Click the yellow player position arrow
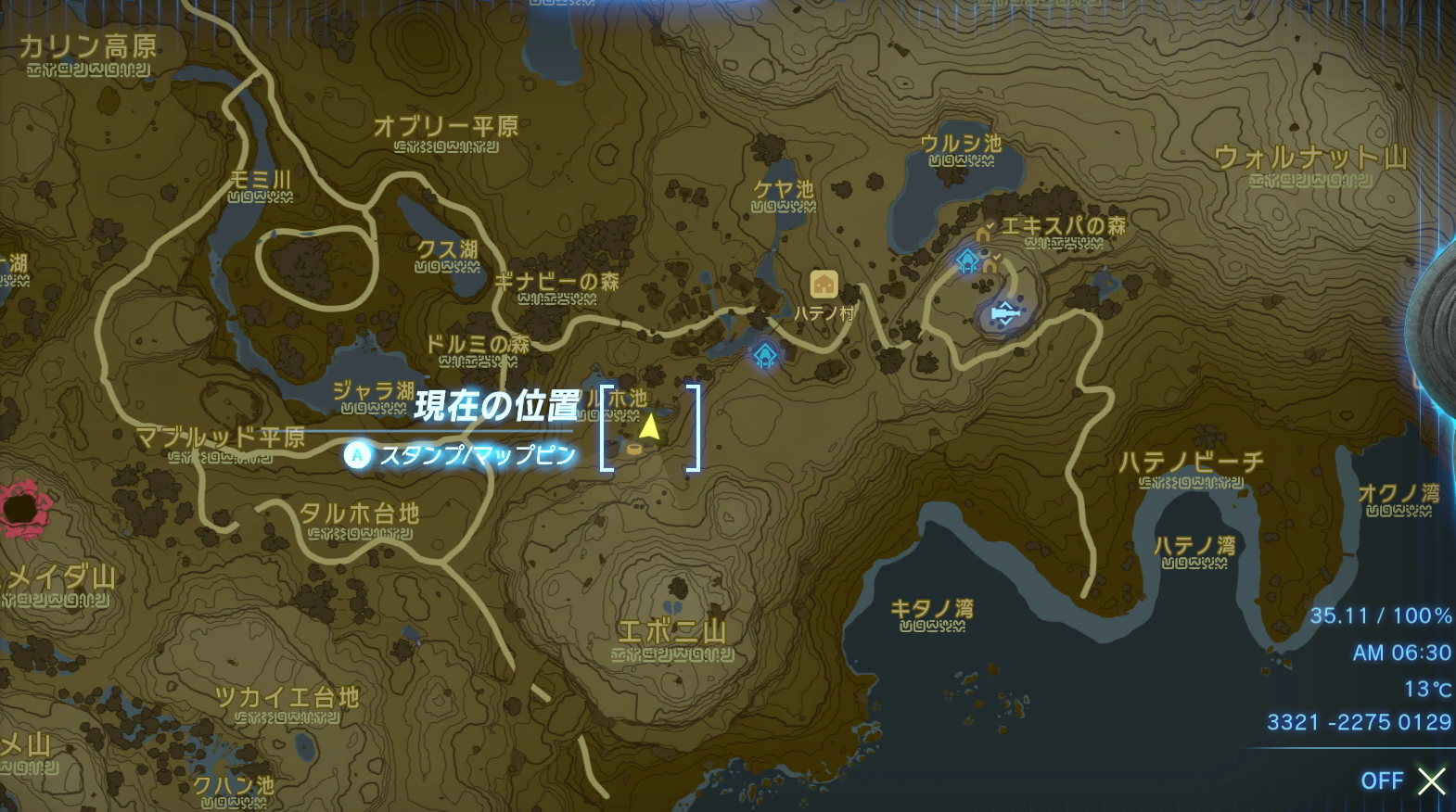Screen dimensions: 1456x812 tap(649, 426)
